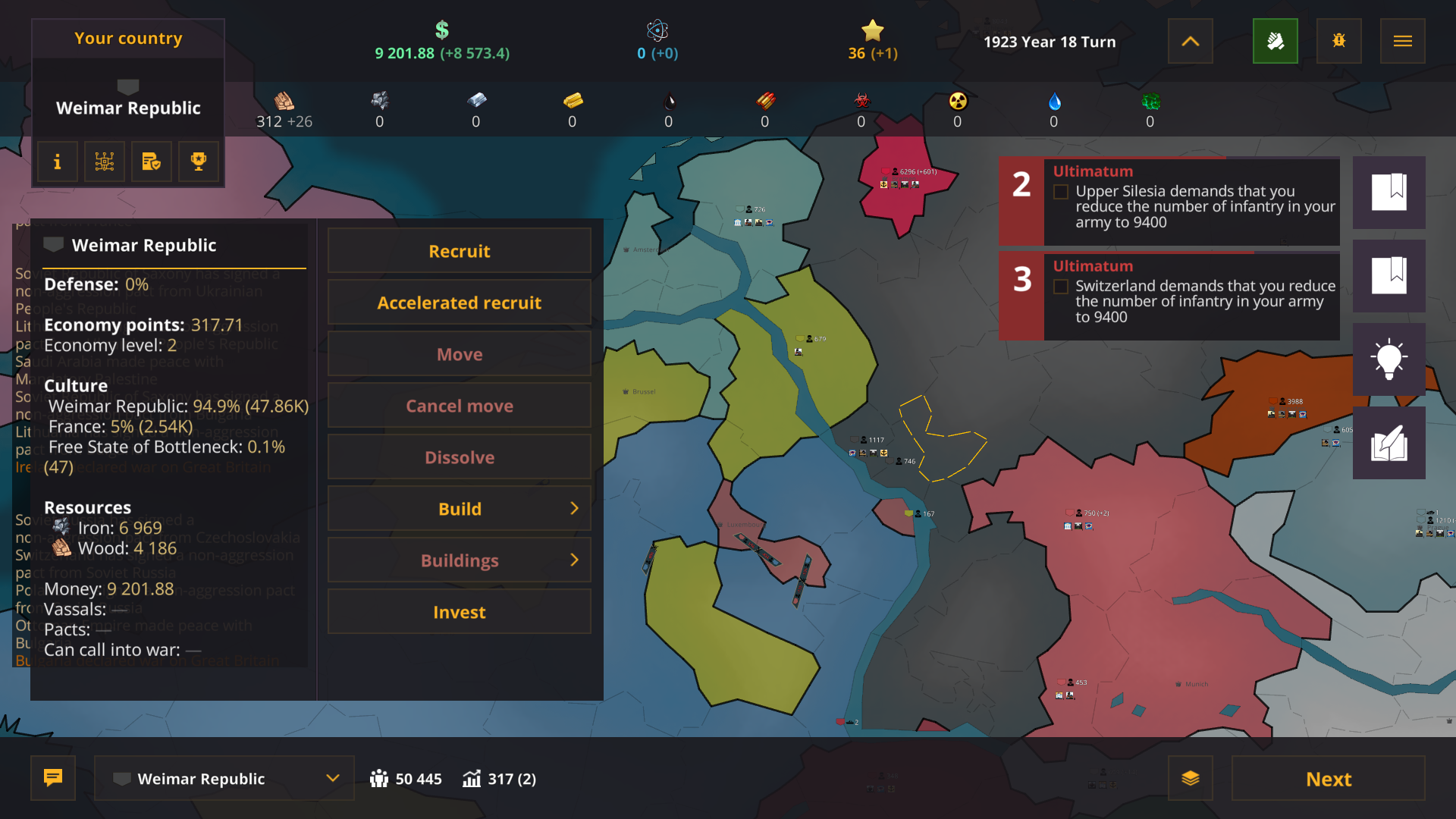Open the technology research icon
The width and height of the screenshot is (1456, 819).
(x=104, y=162)
